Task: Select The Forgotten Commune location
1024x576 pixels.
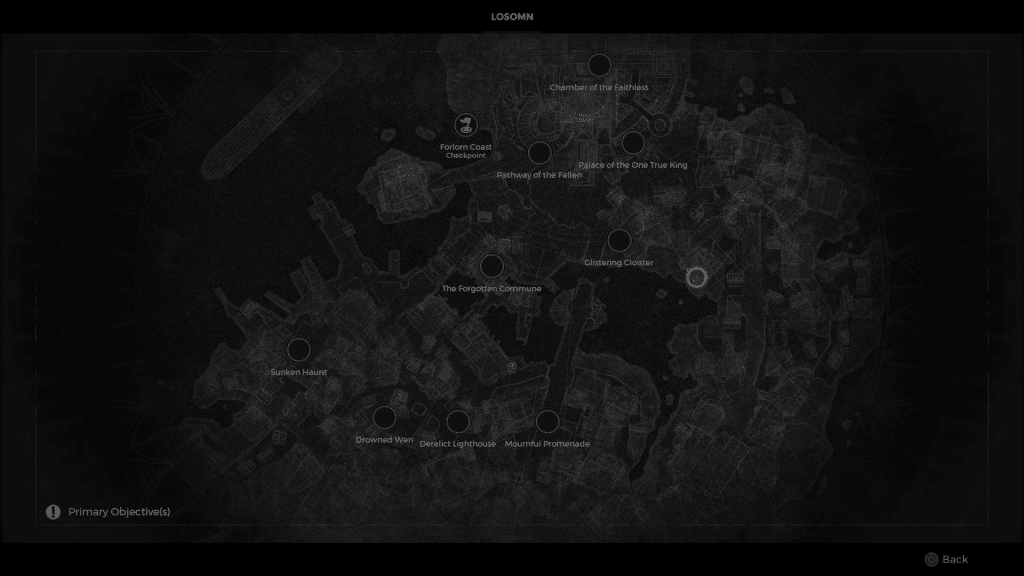Action: pyautogui.click(x=491, y=266)
